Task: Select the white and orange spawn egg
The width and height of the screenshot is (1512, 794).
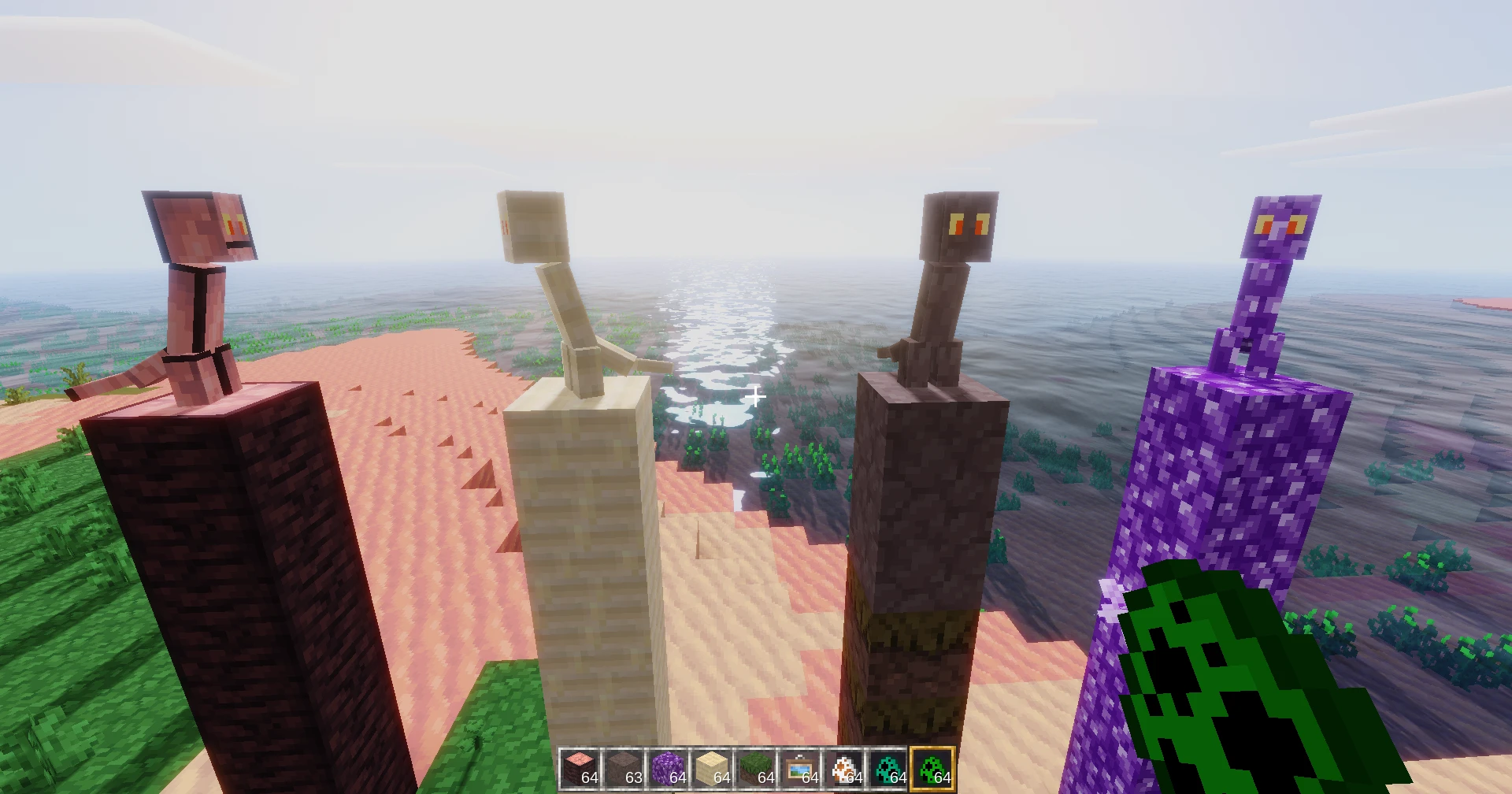Action: point(844,768)
